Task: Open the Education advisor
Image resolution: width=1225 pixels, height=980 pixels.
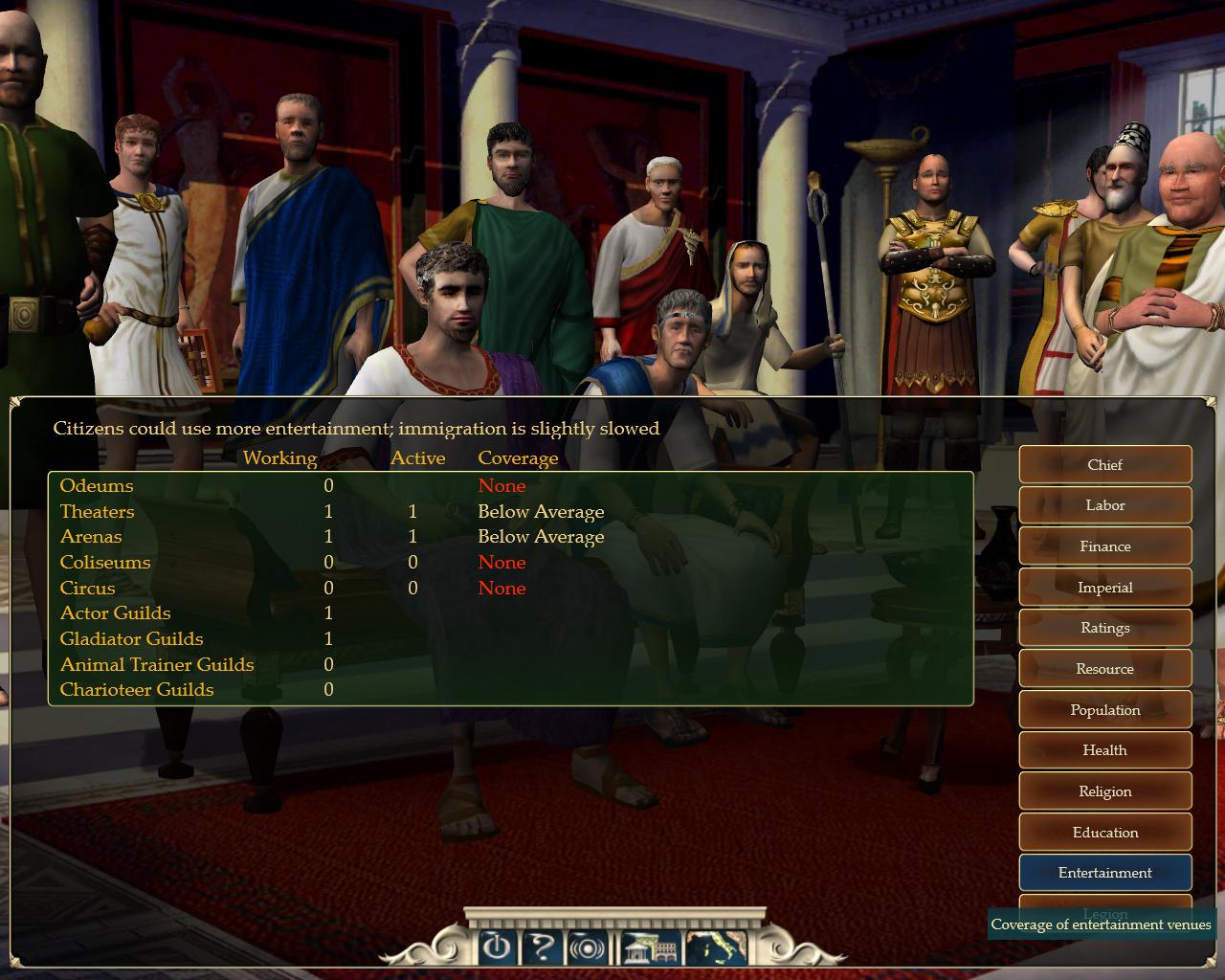Action: pos(1104,833)
